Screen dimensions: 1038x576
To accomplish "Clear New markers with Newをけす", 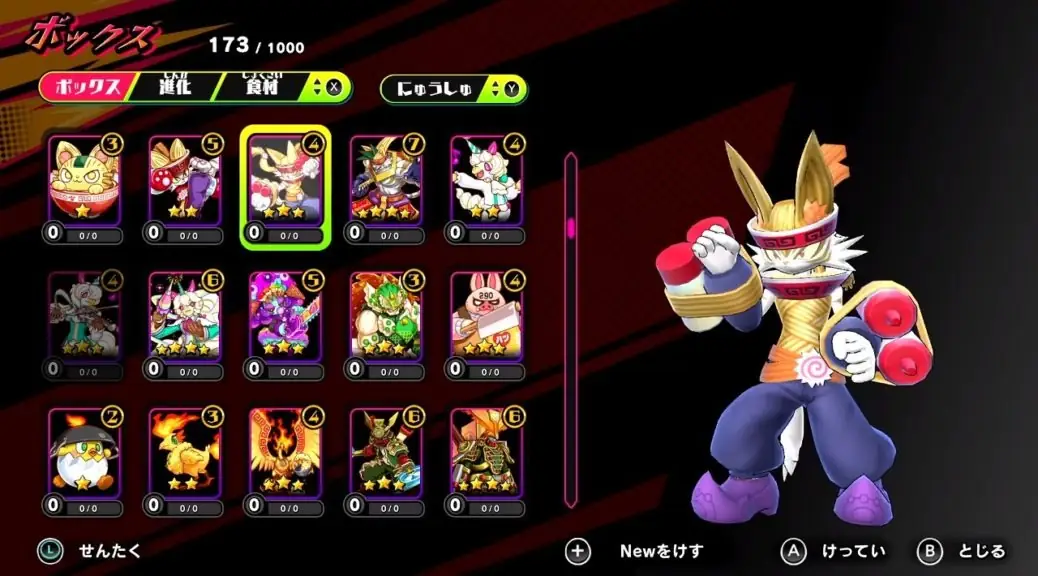I will pos(638,551).
